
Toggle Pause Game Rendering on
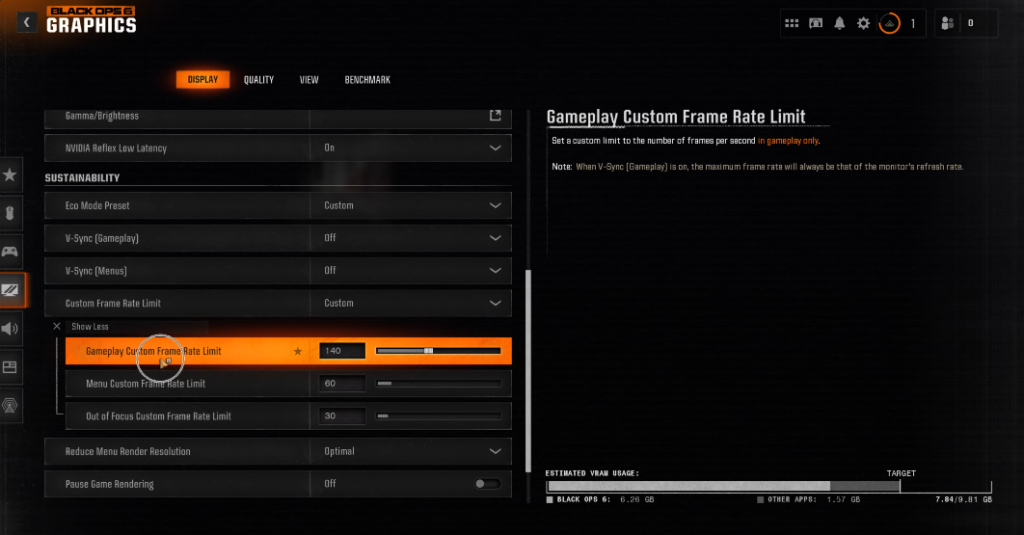tap(487, 484)
